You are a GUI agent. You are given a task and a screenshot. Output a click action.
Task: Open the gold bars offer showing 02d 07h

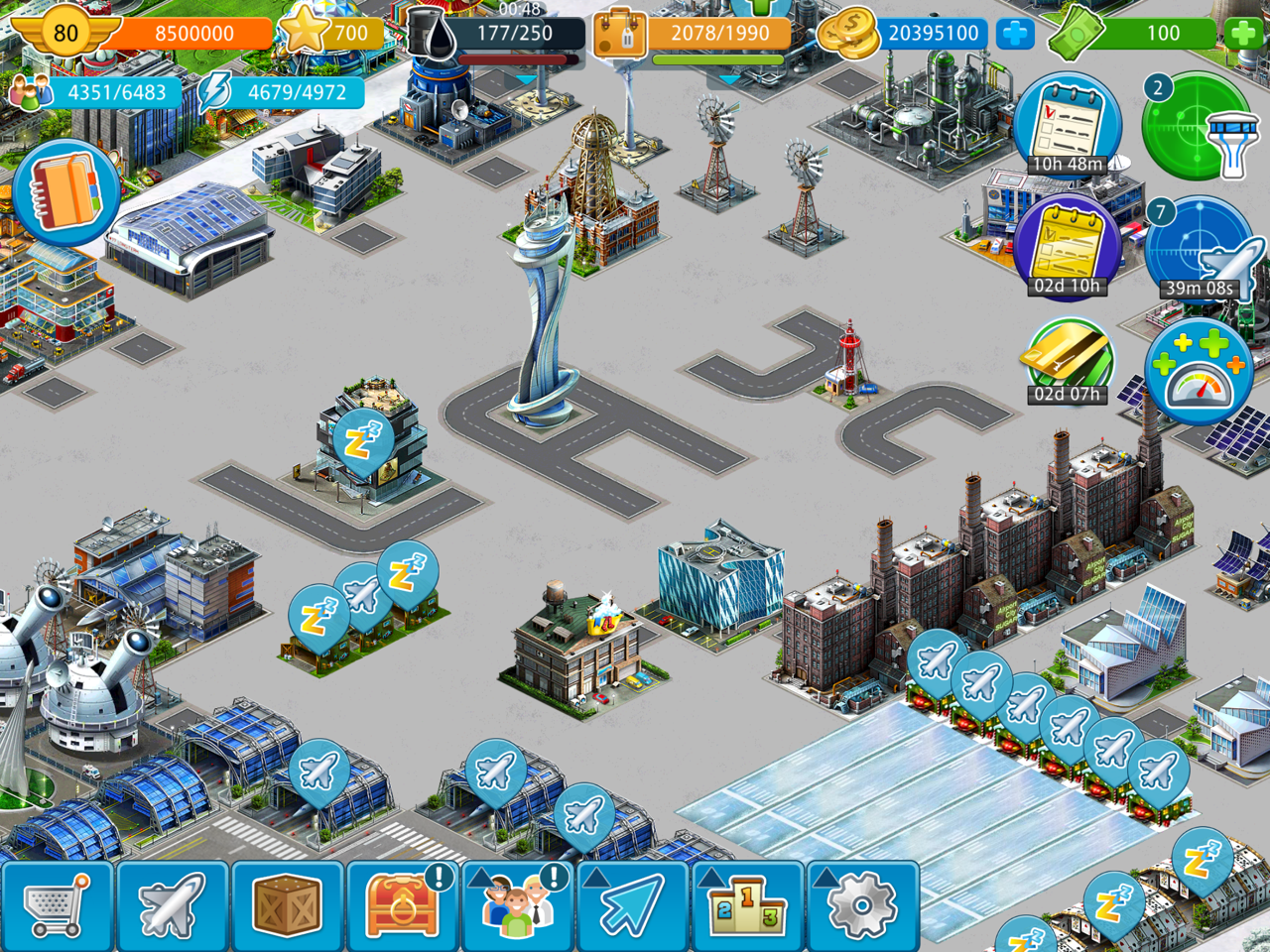[x=1068, y=359]
